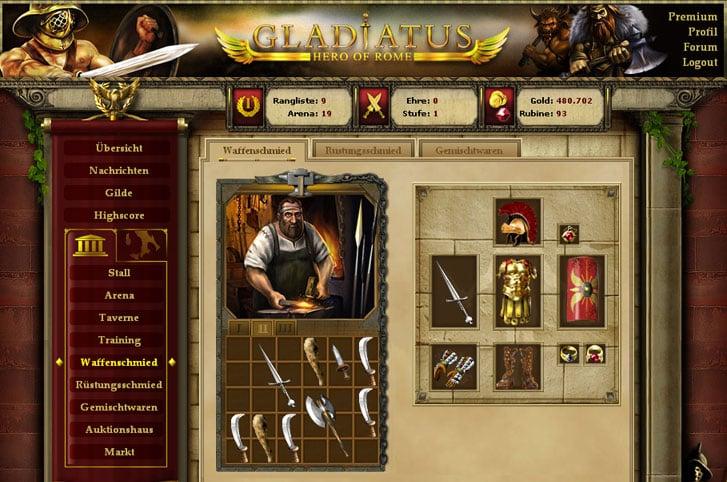Viewport: 727px width, 482px height.
Task: Visit the Markt
Action: tap(119, 452)
